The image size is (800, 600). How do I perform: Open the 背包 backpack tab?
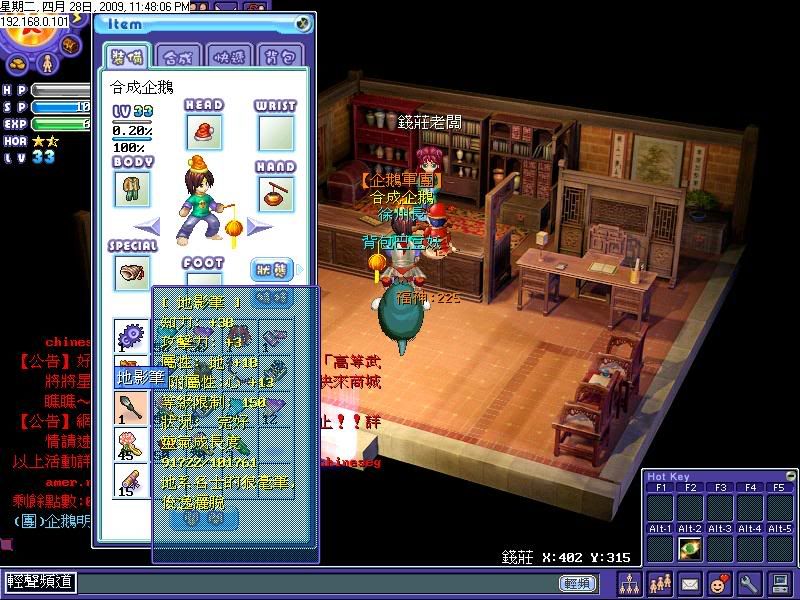(282, 56)
